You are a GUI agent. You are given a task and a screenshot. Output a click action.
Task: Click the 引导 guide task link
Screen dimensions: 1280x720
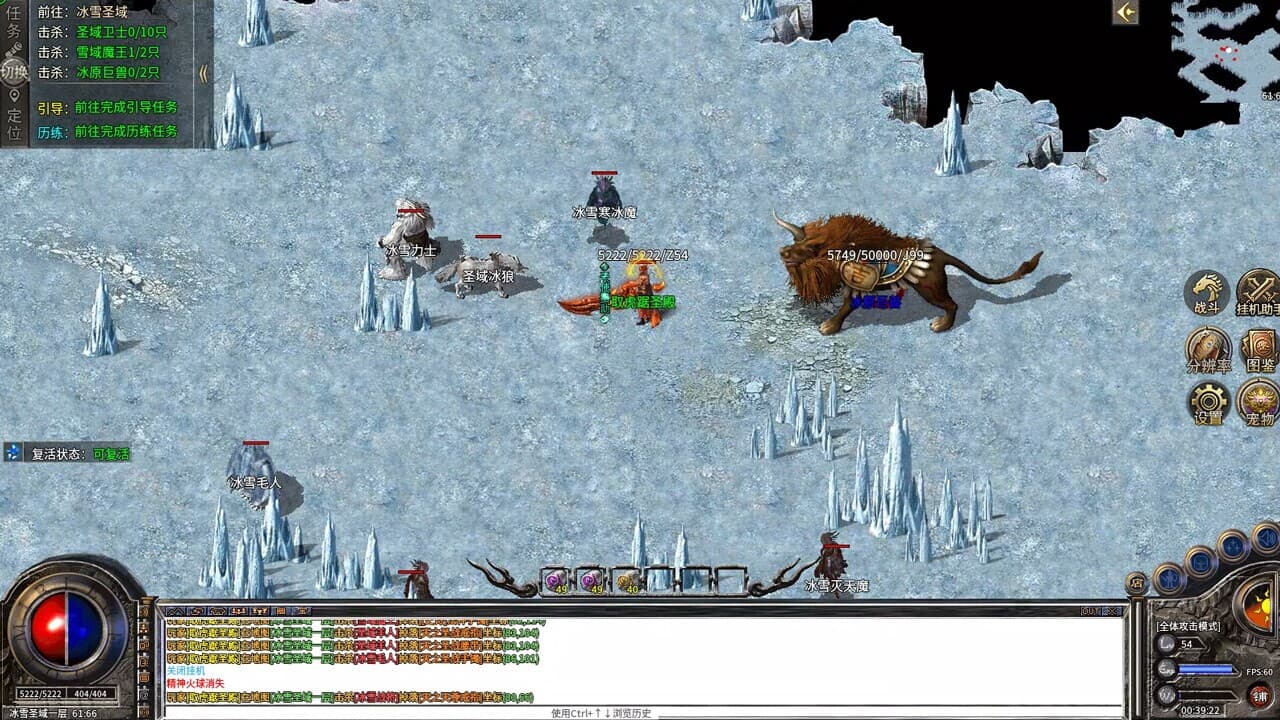pyautogui.click(x=50, y=107)
